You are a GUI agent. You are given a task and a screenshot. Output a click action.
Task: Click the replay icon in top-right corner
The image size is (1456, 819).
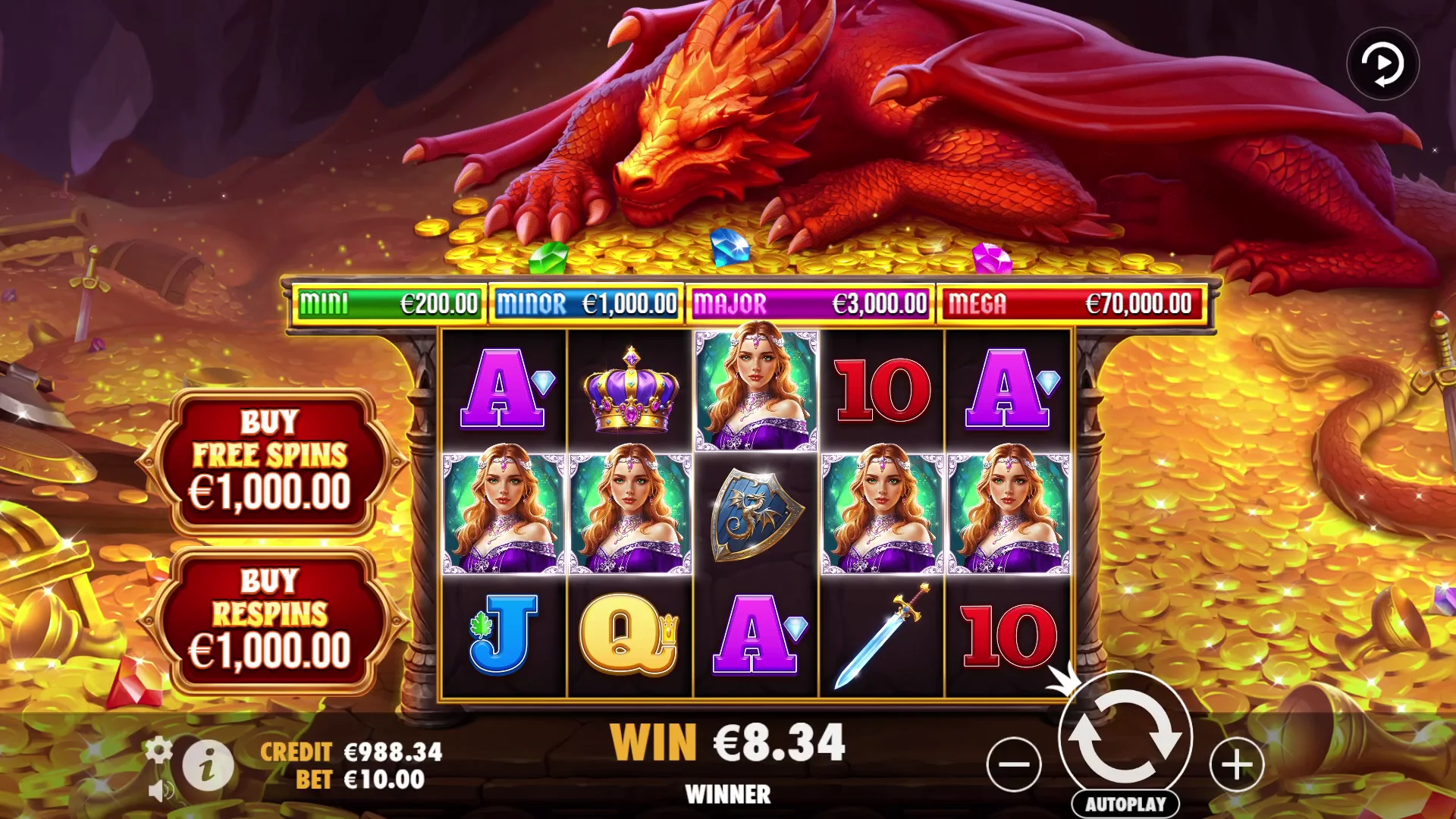1383,64
